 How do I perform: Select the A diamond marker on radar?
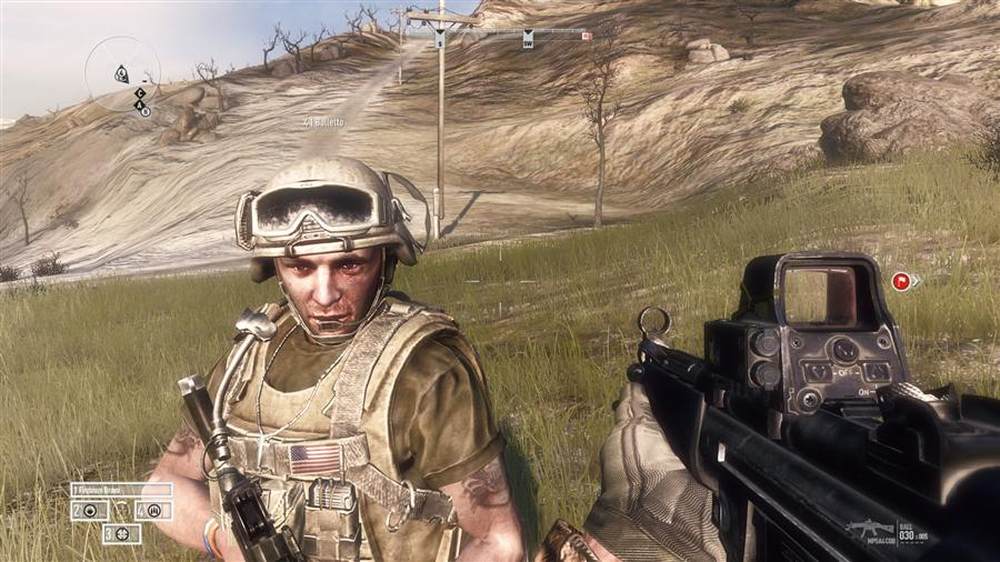(140, 103)
